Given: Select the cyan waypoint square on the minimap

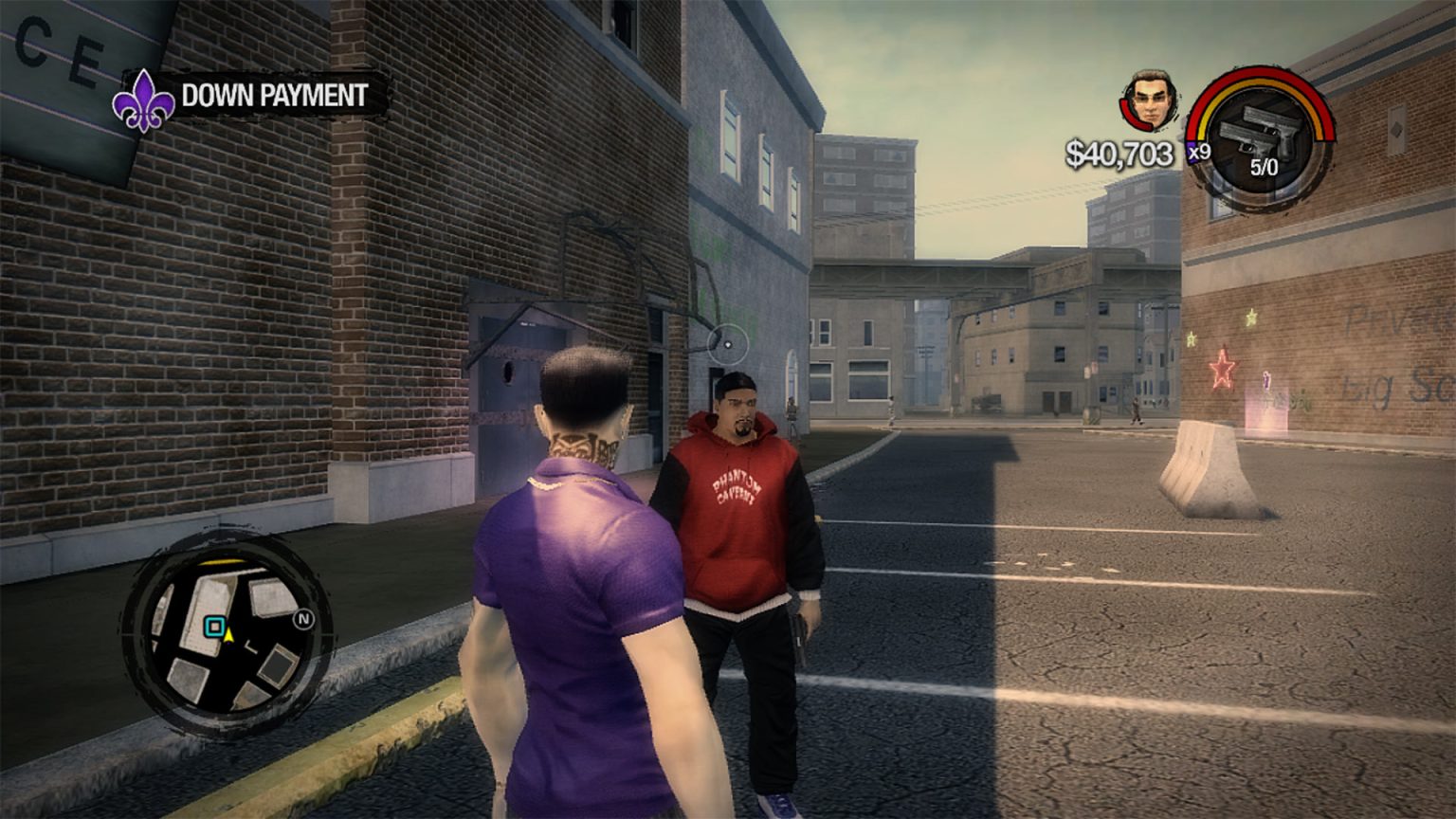Looking at the screenshot, I should (x=213, y=625).
